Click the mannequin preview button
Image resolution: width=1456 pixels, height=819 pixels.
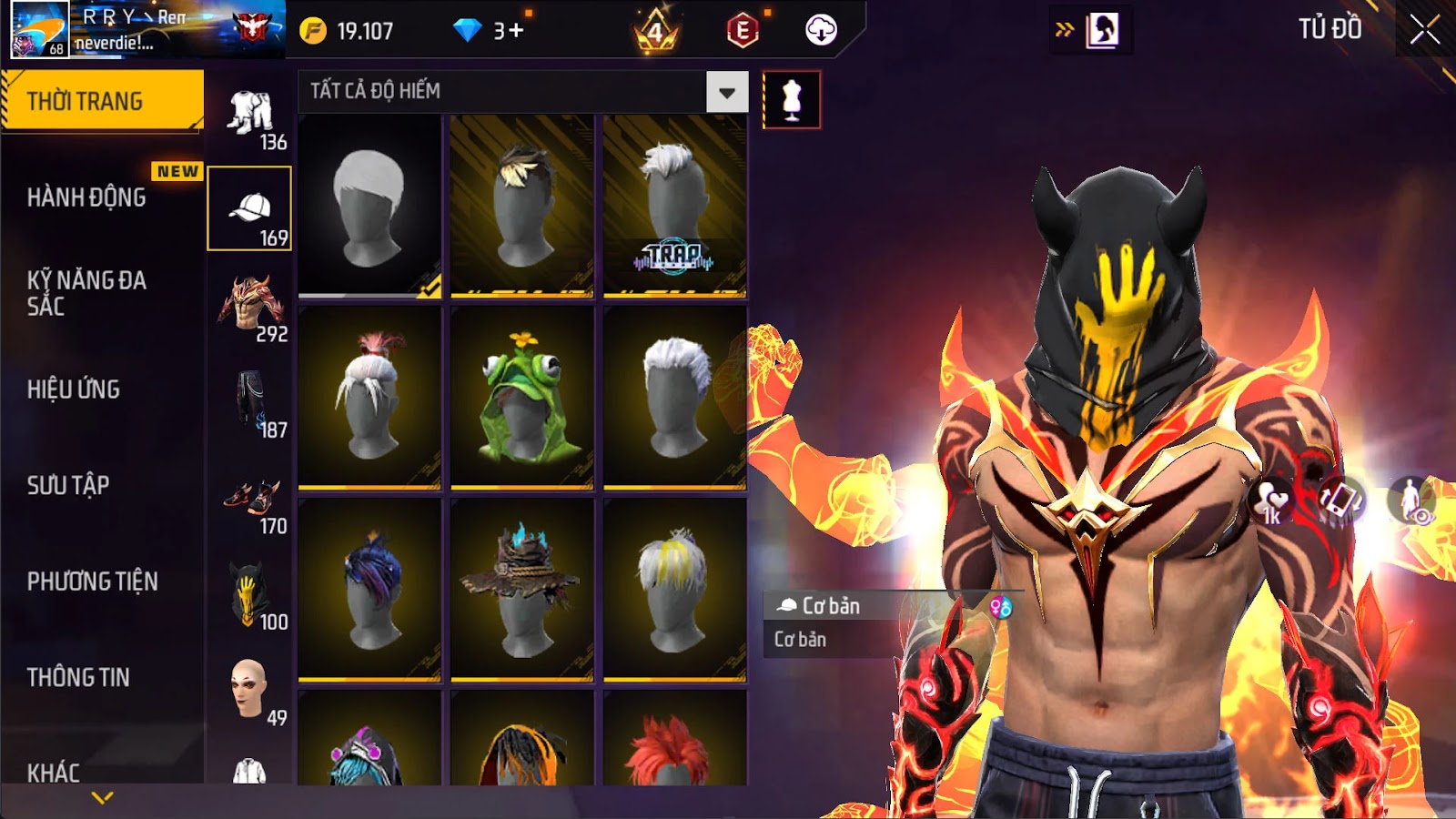point(791,100)
